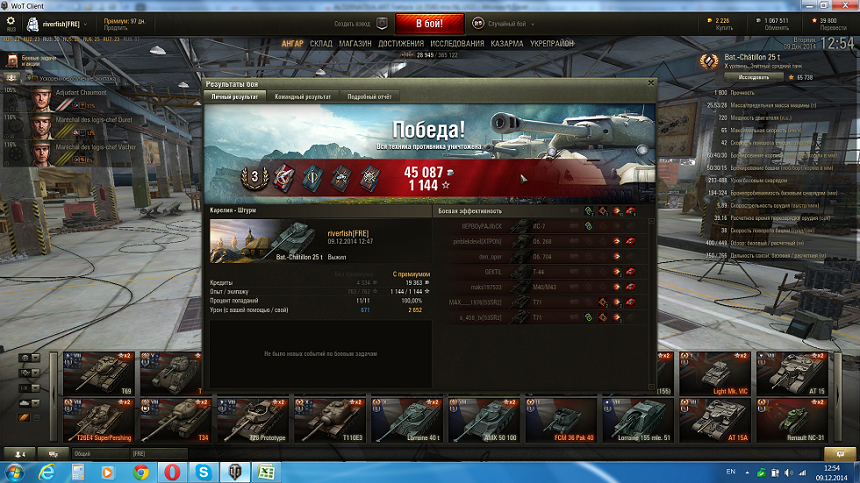This screenshot has height=483, width=860.
Task: Open Skype from the Windows taskbar
Action: (x=203, y=471)
